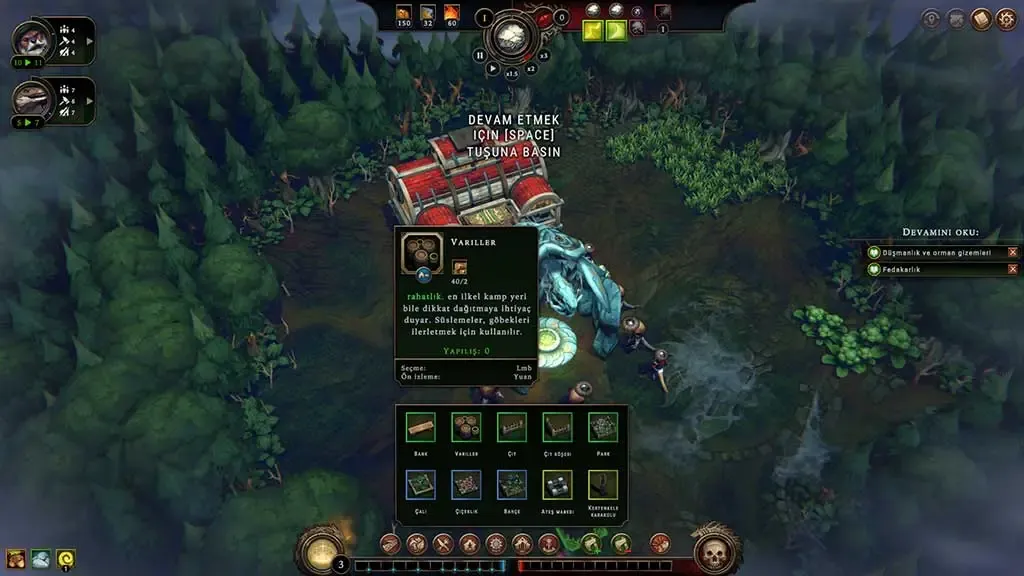Open the golden reputation emblem
Screen dimensions: 1024x576
click(x=321, y=551)
